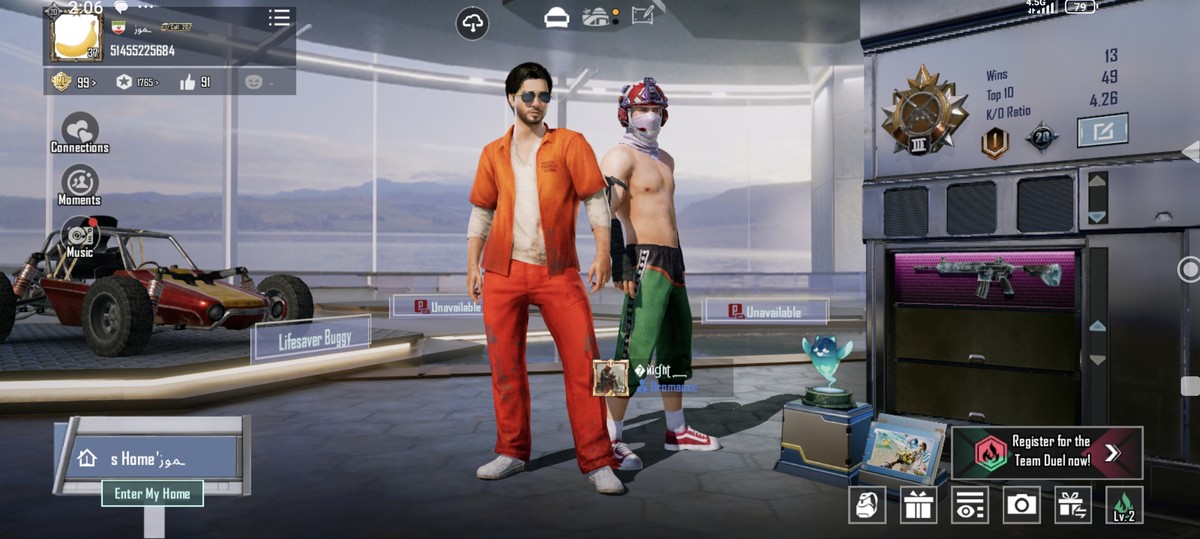The height and width of the screenshot is (539, 1200).
Task: Open the gift box icon
Action: pyautogui.click(x=917, y=505)
